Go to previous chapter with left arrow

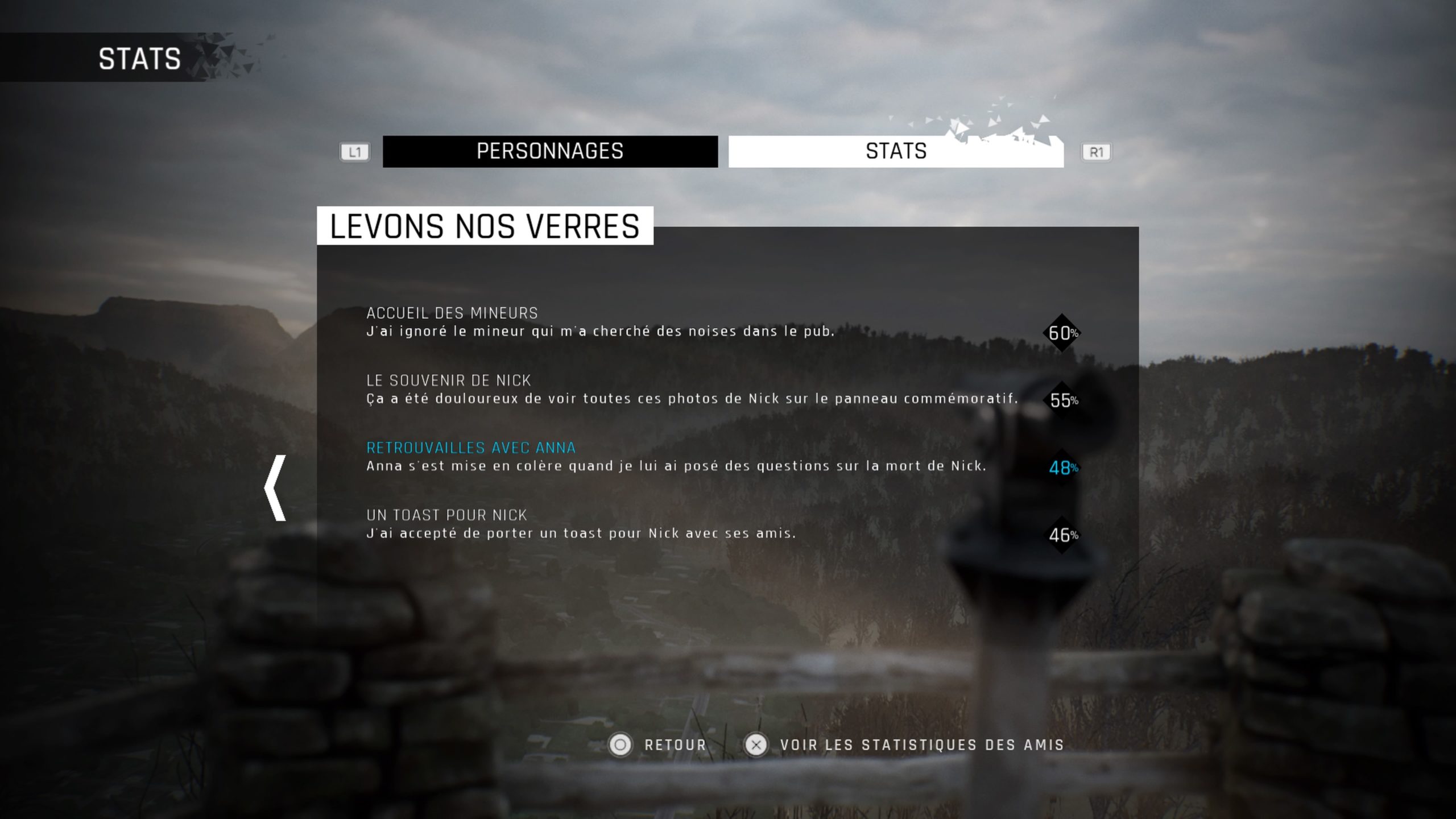(276, 487)
